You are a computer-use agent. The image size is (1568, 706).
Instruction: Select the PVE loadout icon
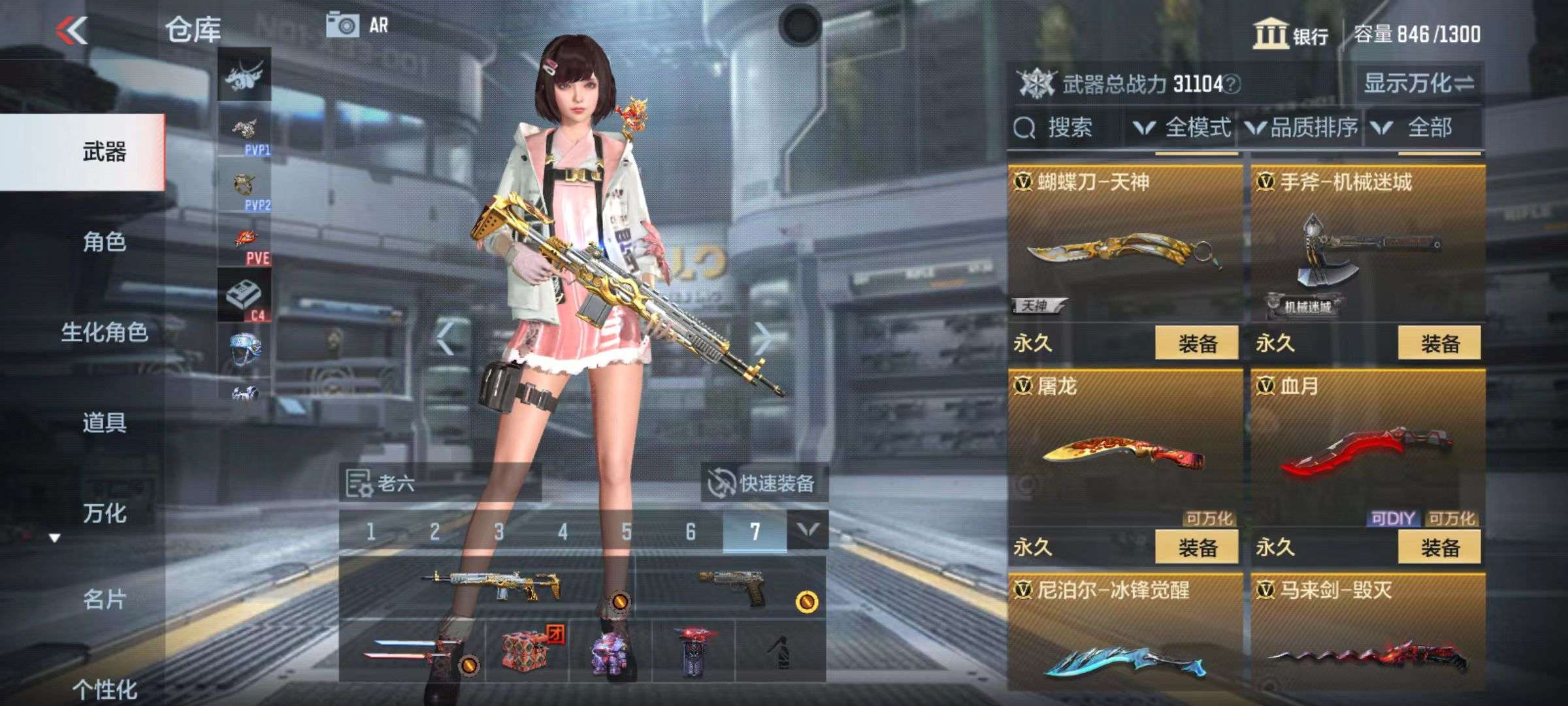tap(245, 244)
